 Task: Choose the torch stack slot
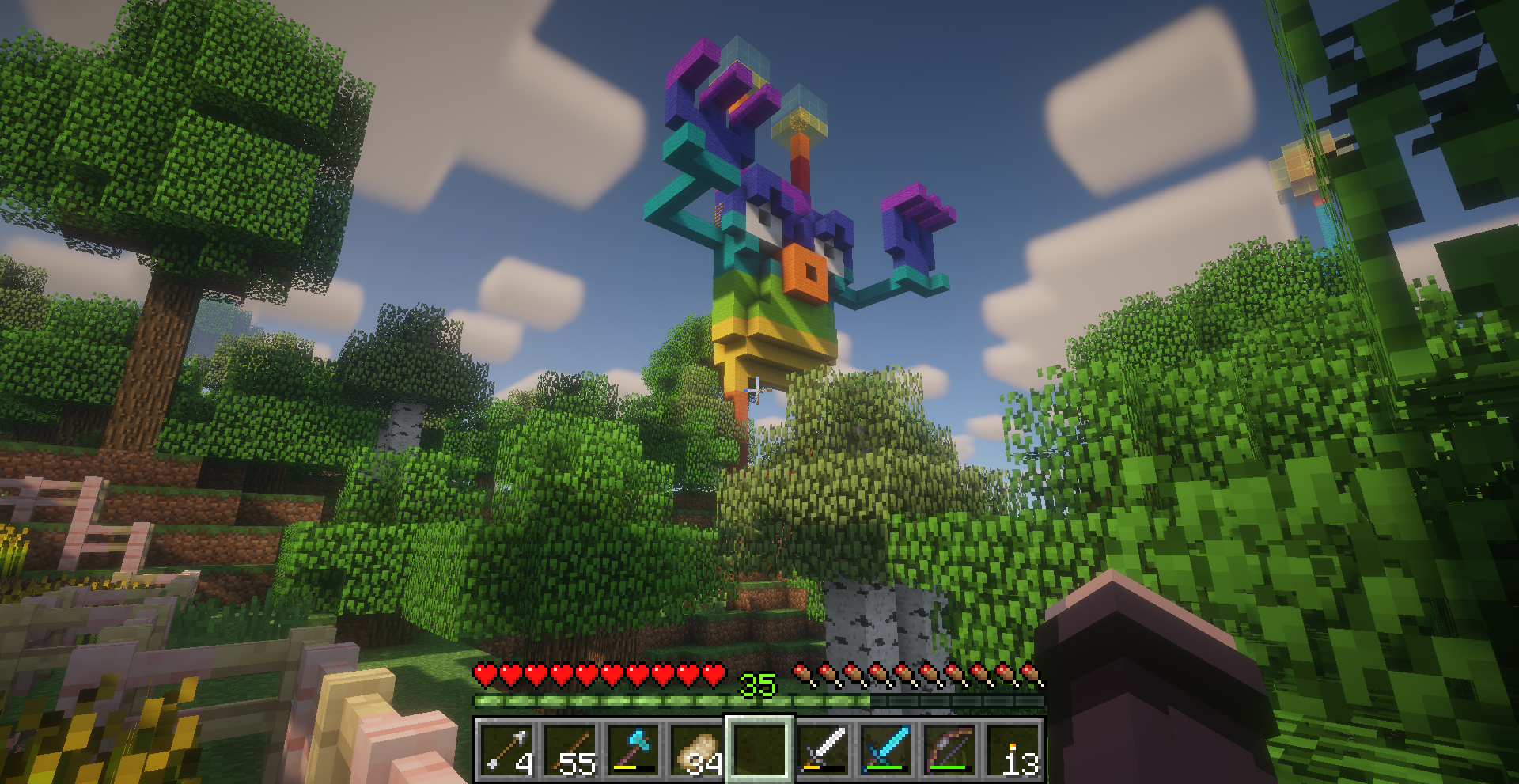[x=1013, y=749]
